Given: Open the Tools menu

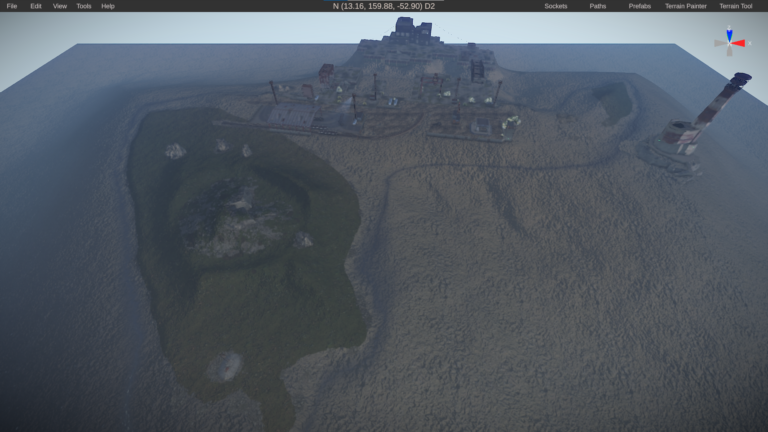Looking at the screenshot, I should (84, 6).
